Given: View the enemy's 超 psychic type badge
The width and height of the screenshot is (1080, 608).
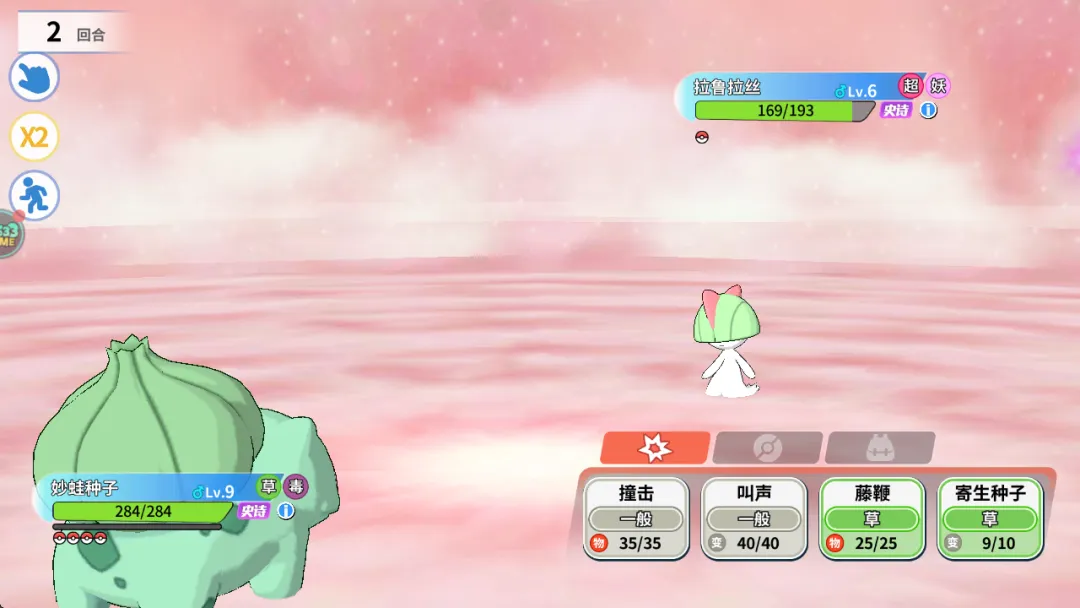Looking at the screenshot, I should tap(910, 86).
